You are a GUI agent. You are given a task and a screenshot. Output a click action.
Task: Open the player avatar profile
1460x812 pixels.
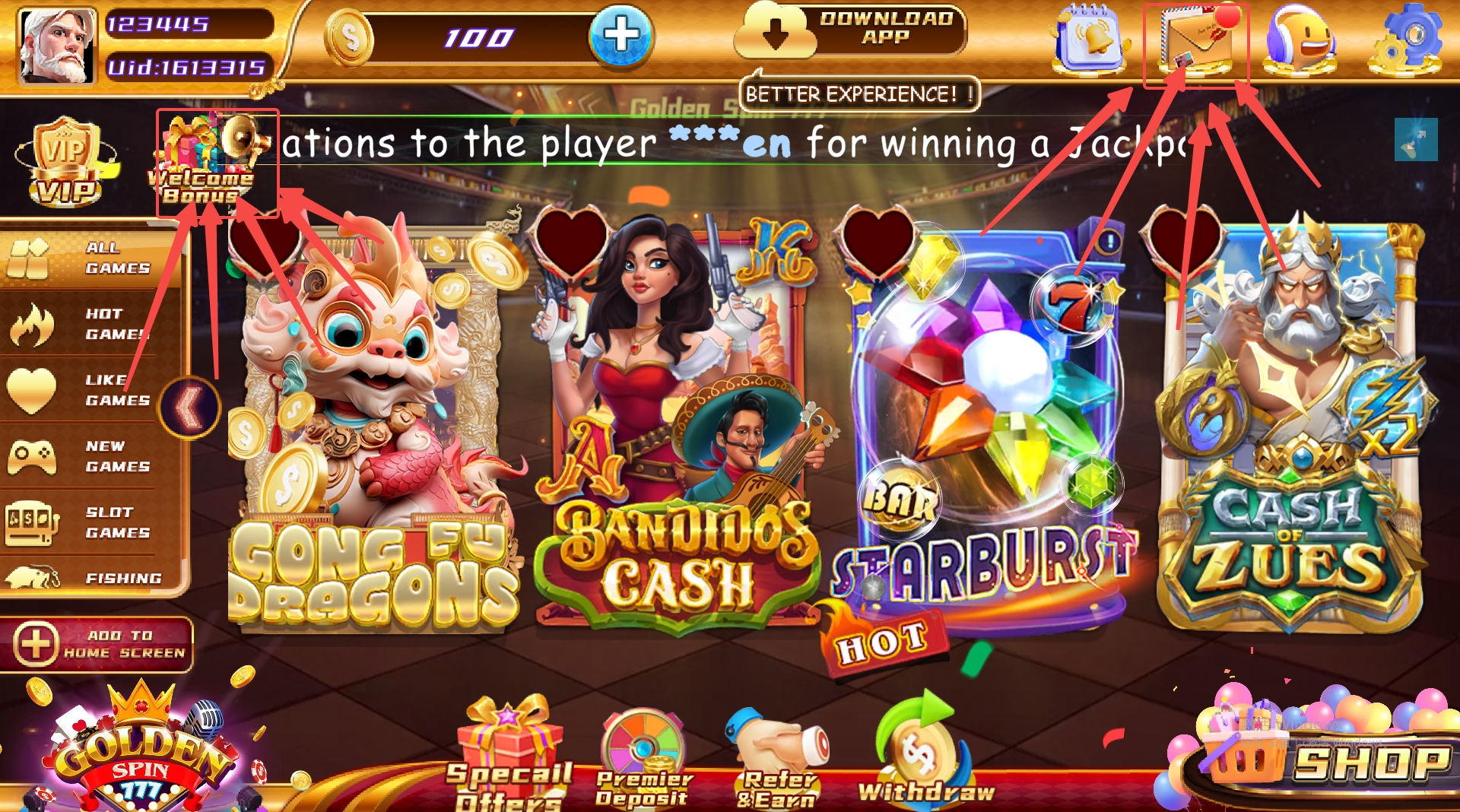57,46
